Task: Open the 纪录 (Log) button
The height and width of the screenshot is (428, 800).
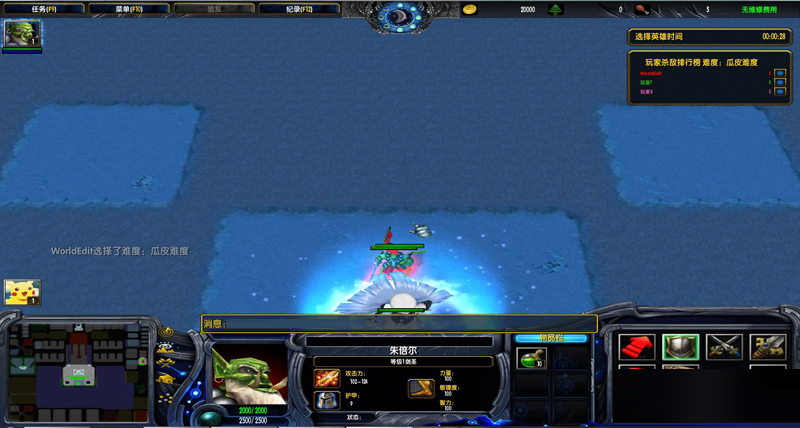Action: pos(299,9)
